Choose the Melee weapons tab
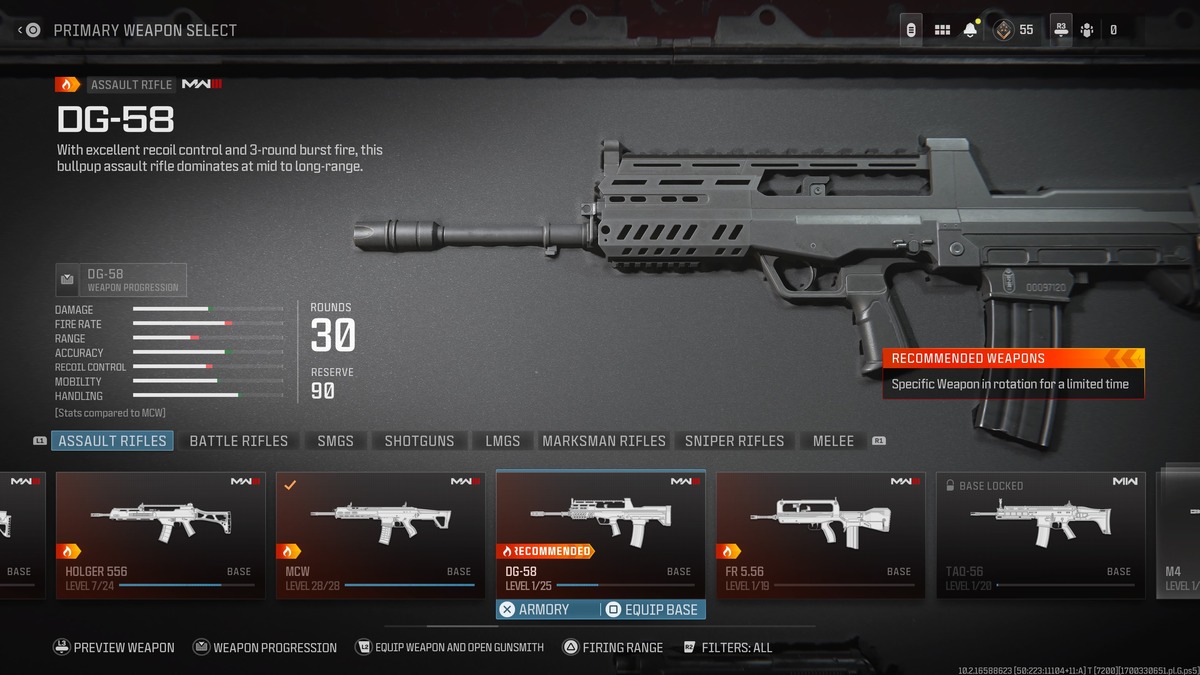Image resolution: width=1200 pixels, height=675 pixels. click(833, 441)
